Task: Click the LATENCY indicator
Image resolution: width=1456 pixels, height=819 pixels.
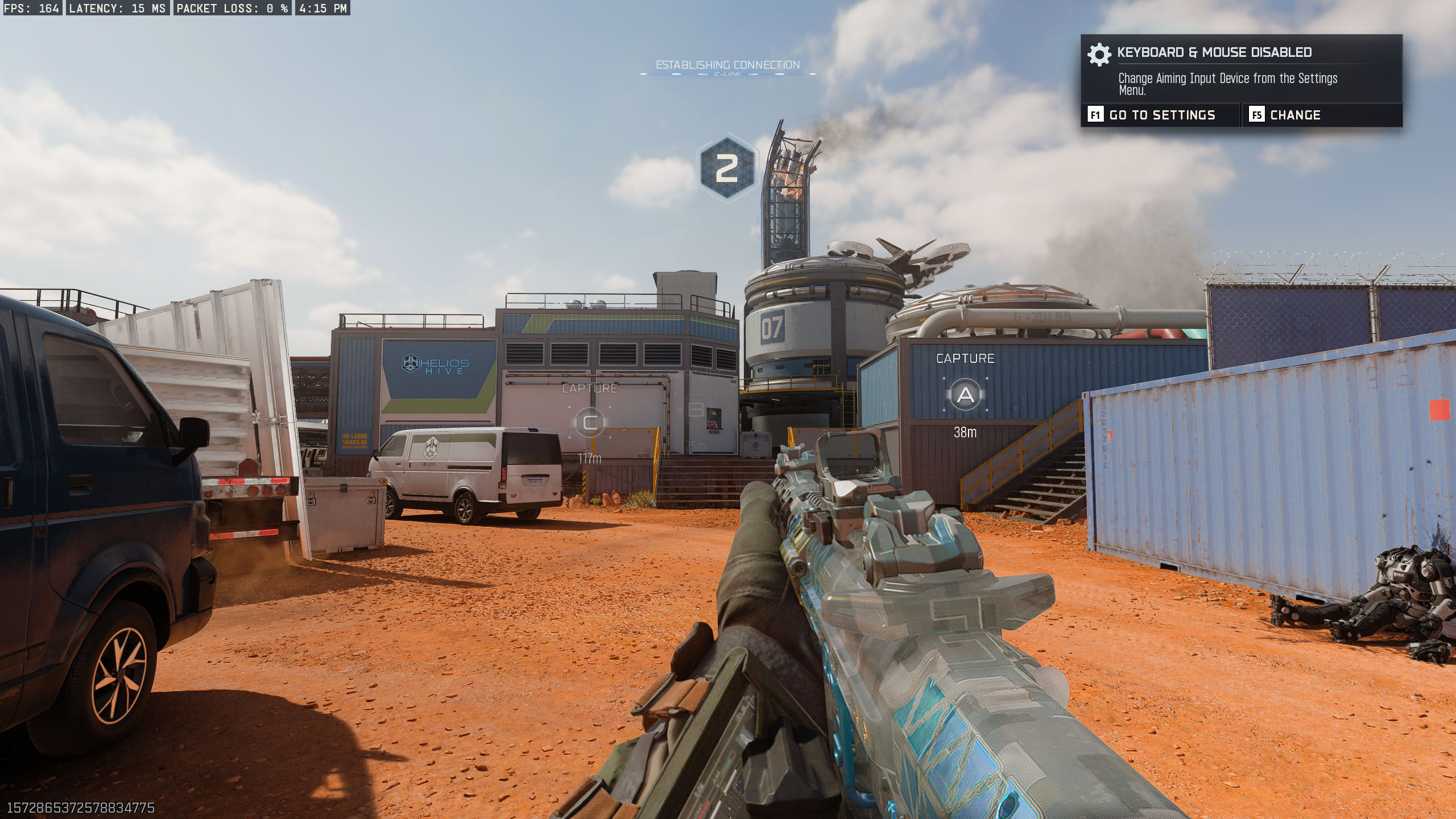Action: pyautogui.click(x=117, y=9)
